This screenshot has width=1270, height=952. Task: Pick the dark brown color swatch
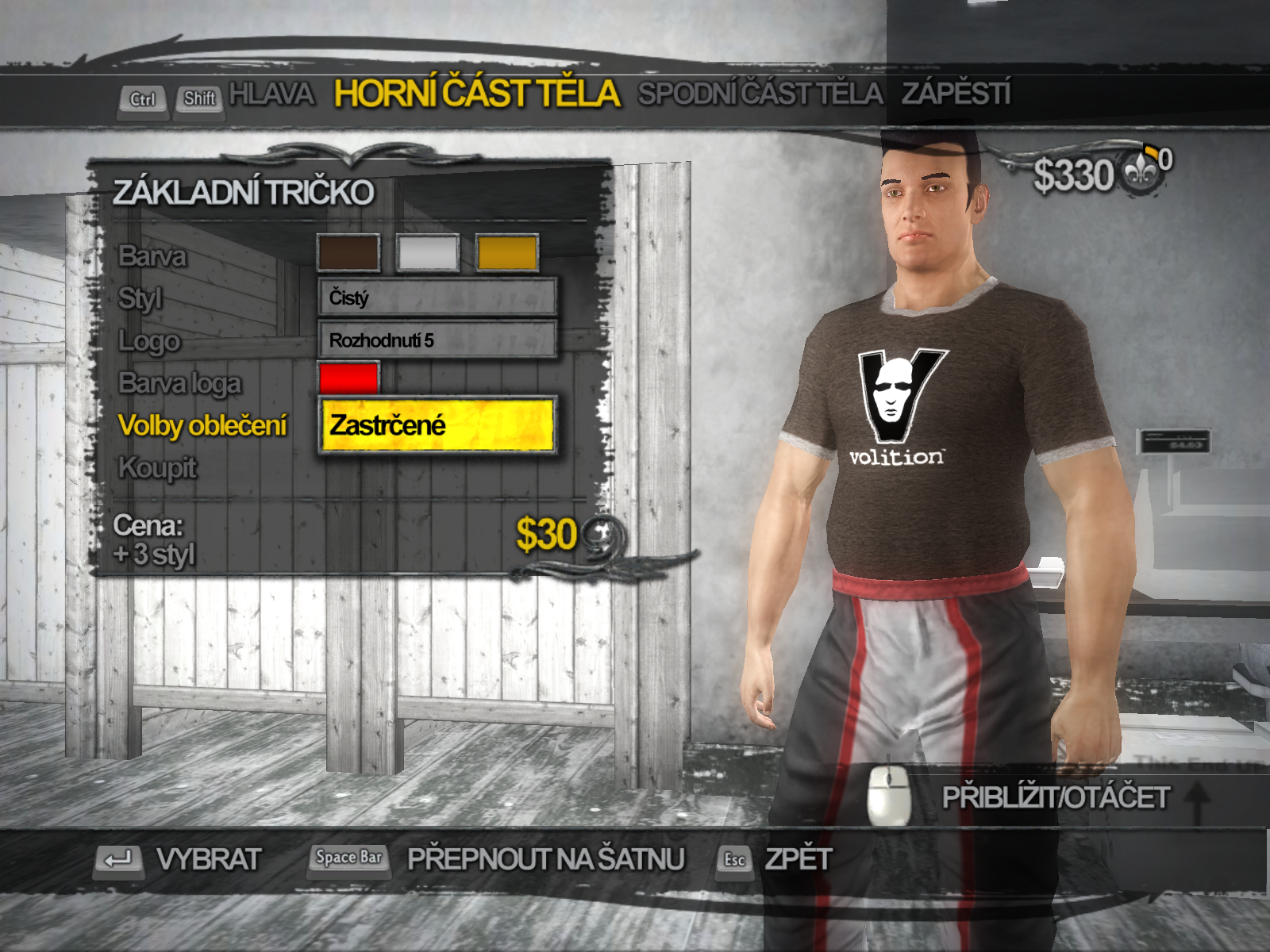tap(348, 254)
